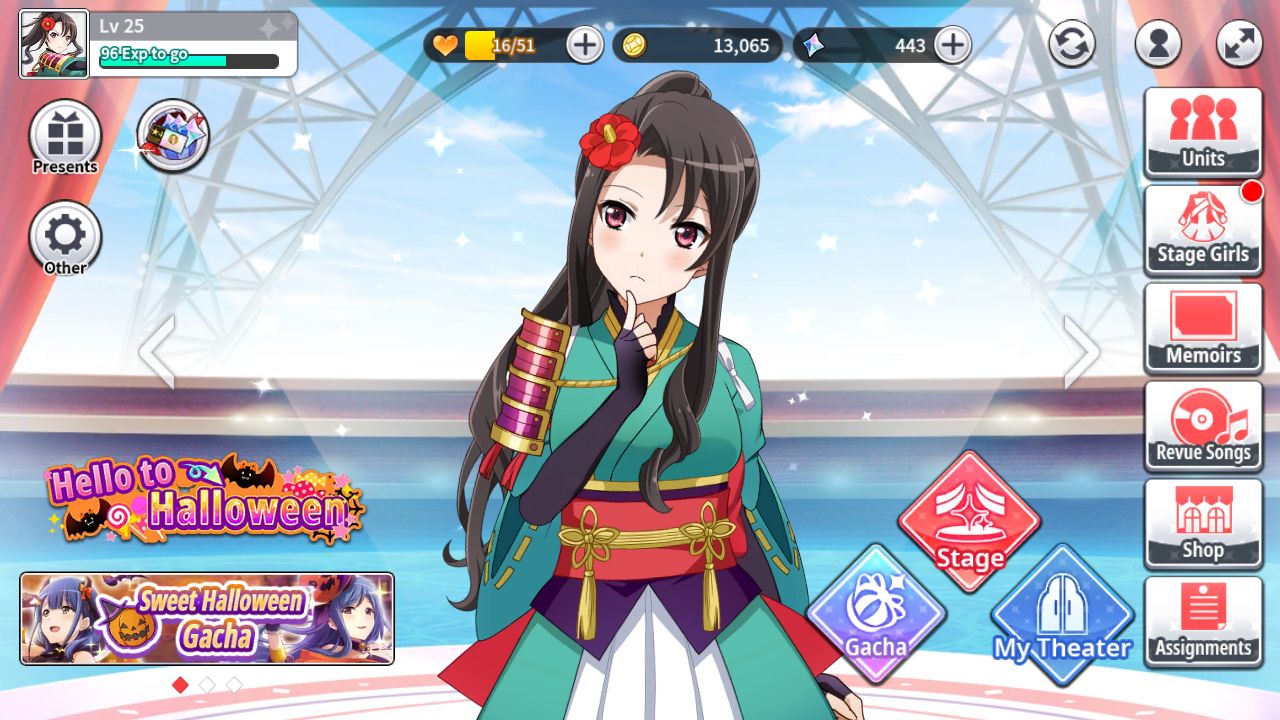Open the Hello to Halloween event

(205, 497)
